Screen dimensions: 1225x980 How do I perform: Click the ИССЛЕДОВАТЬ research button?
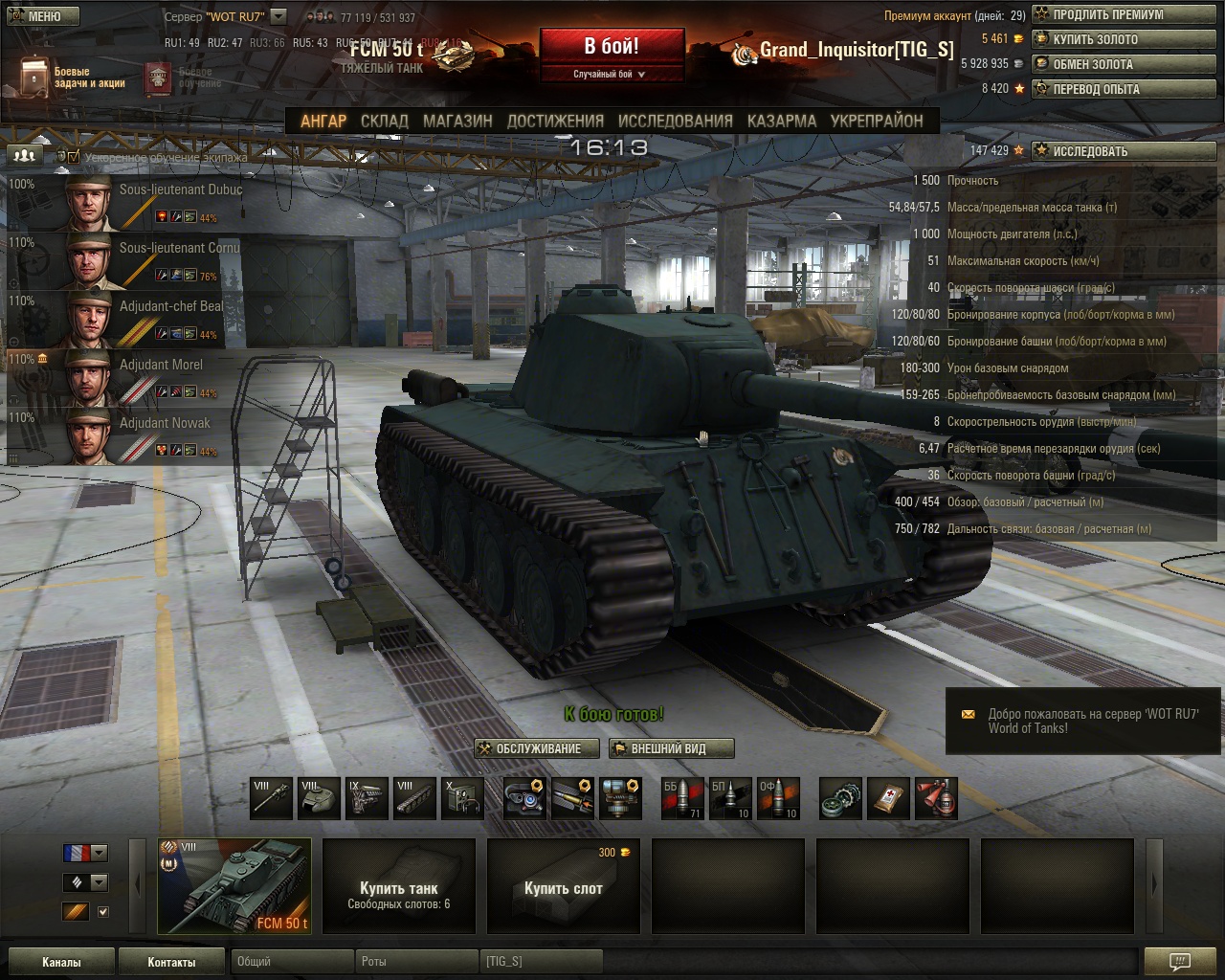(x=1124, y=151)
